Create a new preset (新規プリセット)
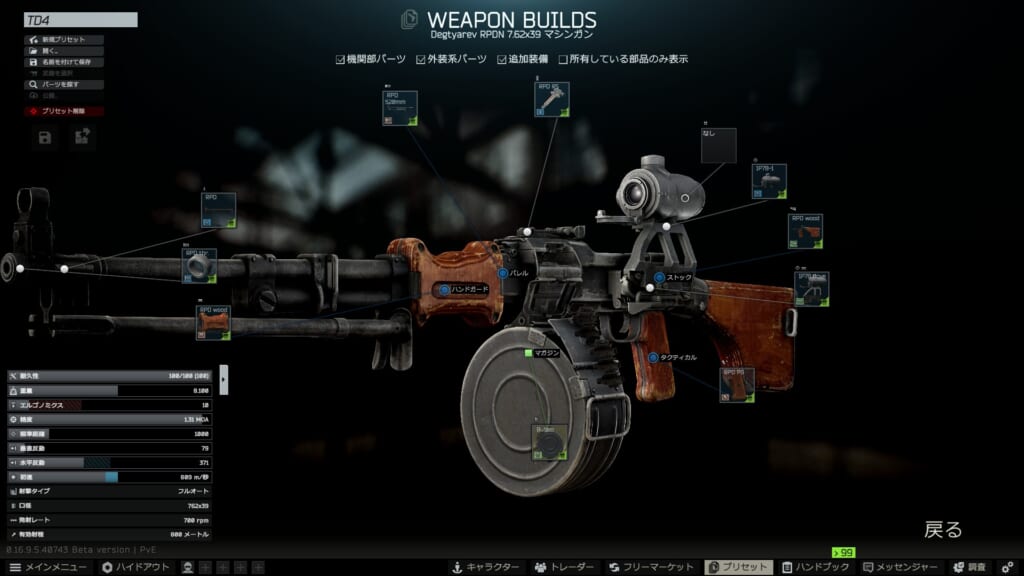This screenshot has width=1024, height=576. pyautogui.click(x=63, y=40)
